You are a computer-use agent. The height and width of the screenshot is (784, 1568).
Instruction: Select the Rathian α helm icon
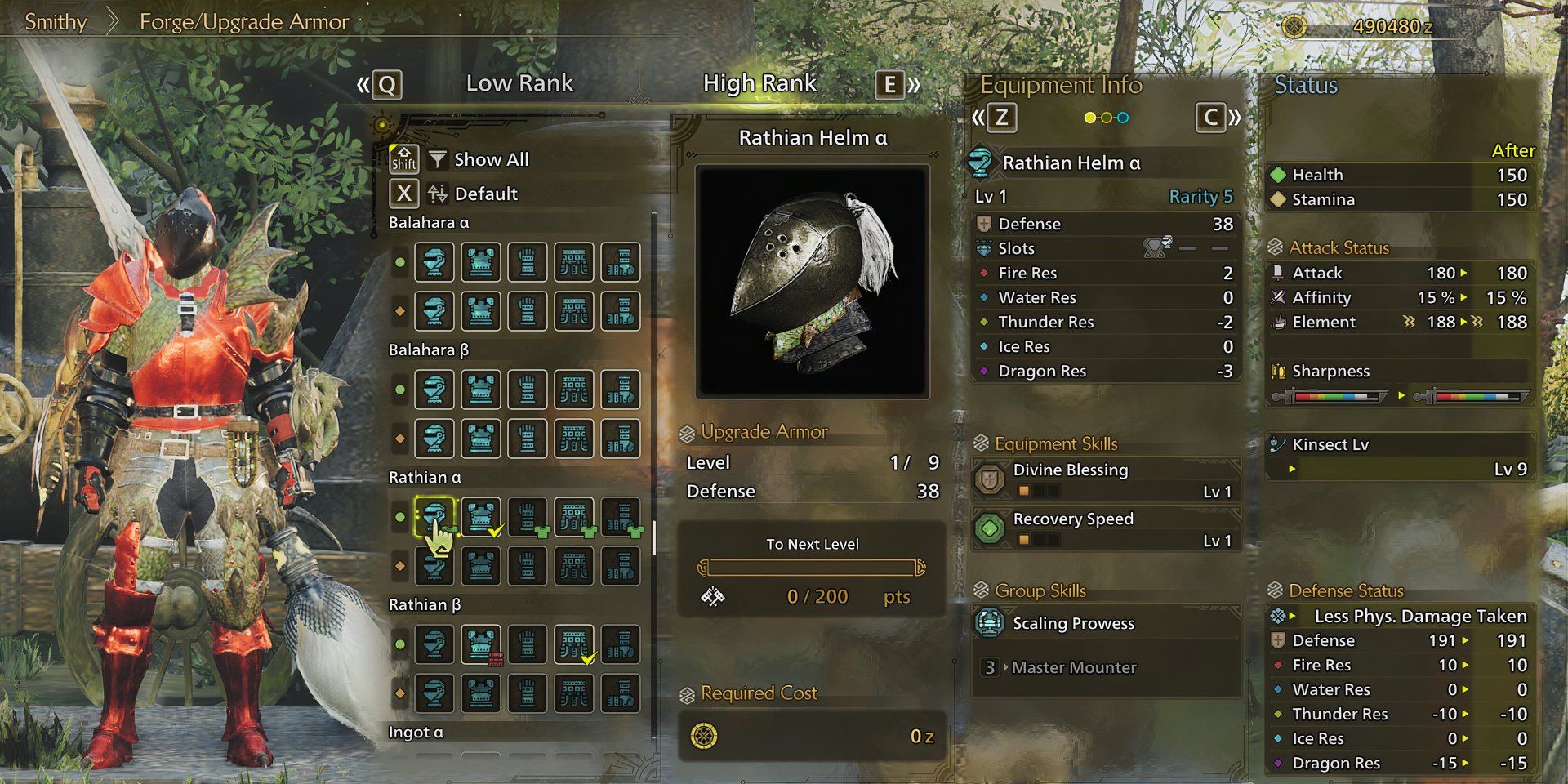pos(436,515)
